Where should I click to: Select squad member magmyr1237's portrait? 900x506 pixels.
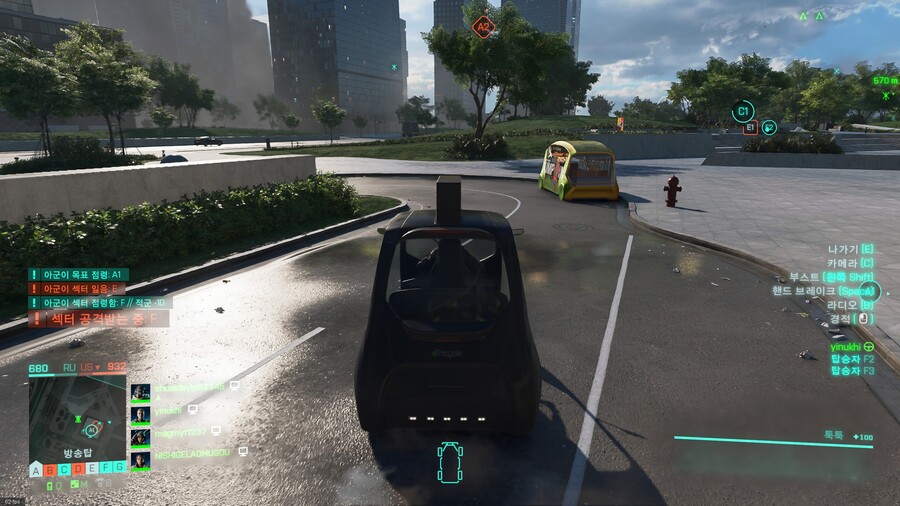click(x=141, y=436)
